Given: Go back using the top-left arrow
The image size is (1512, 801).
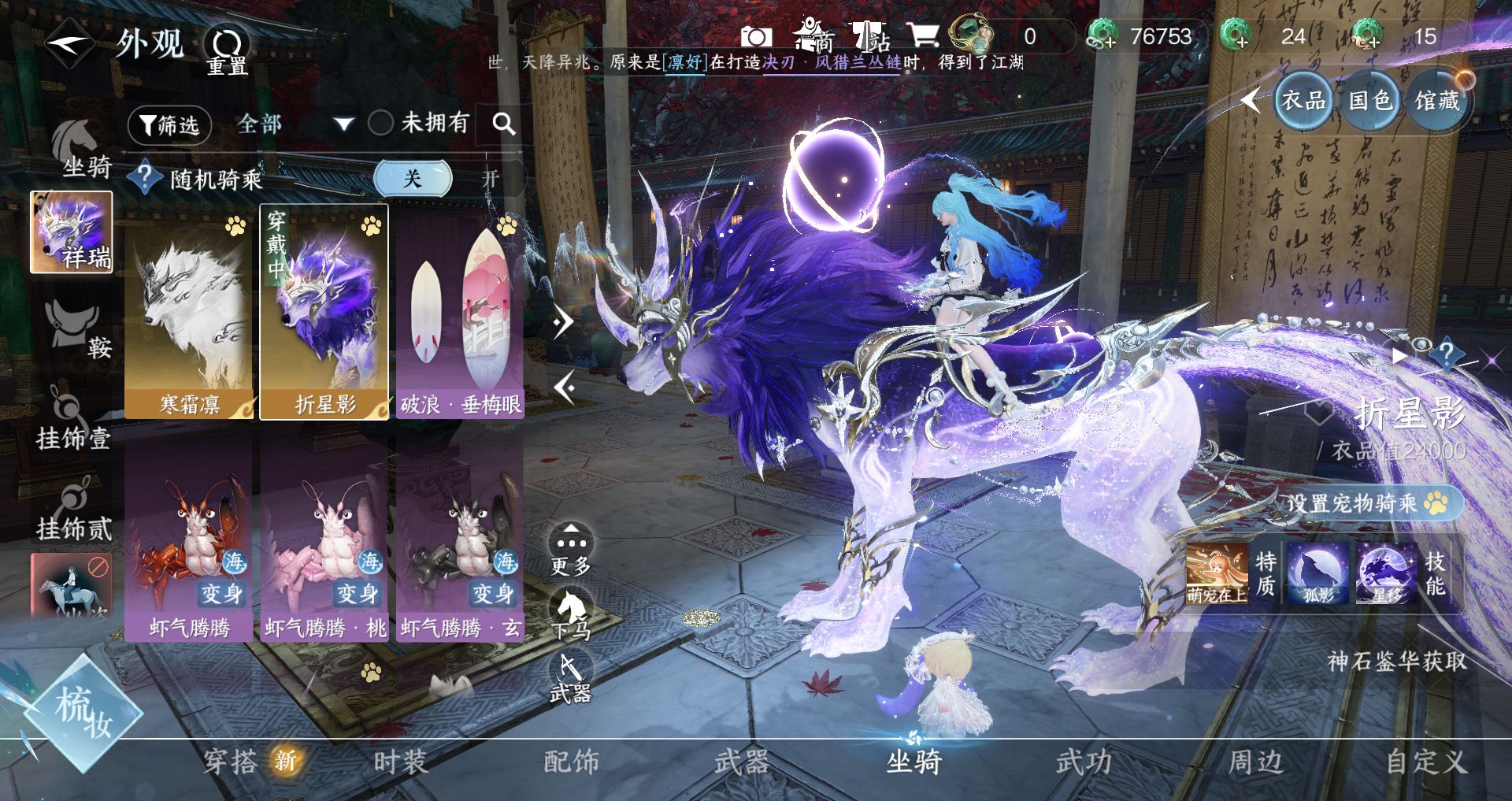Looking at the screenshot, I should [x=69, y=43].
